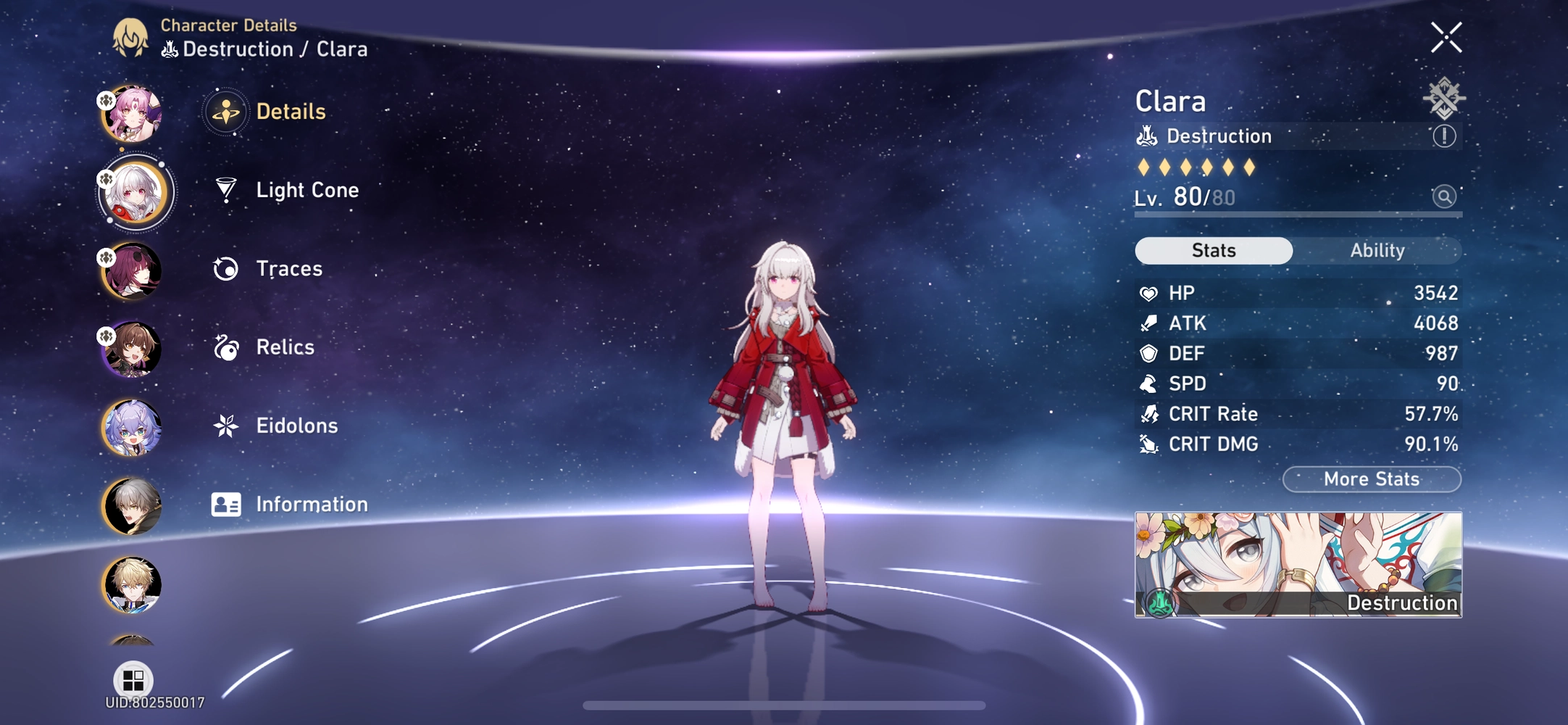Switch to the Stats tab
Image resolution: width=1568 pixels, height=725 pixels.
pos(1214,250)
